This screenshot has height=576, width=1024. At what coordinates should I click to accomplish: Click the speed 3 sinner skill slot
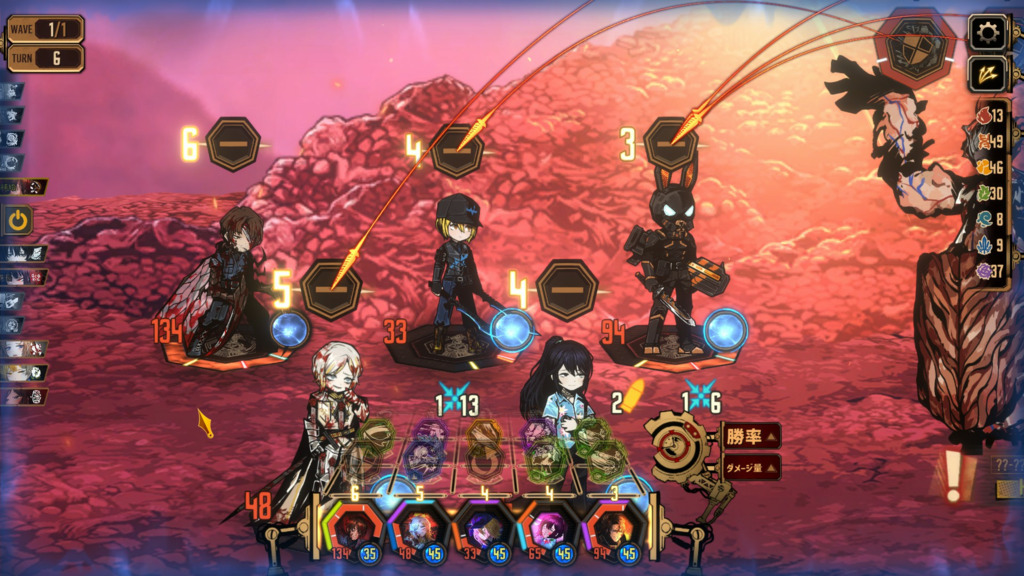point(670,144)
